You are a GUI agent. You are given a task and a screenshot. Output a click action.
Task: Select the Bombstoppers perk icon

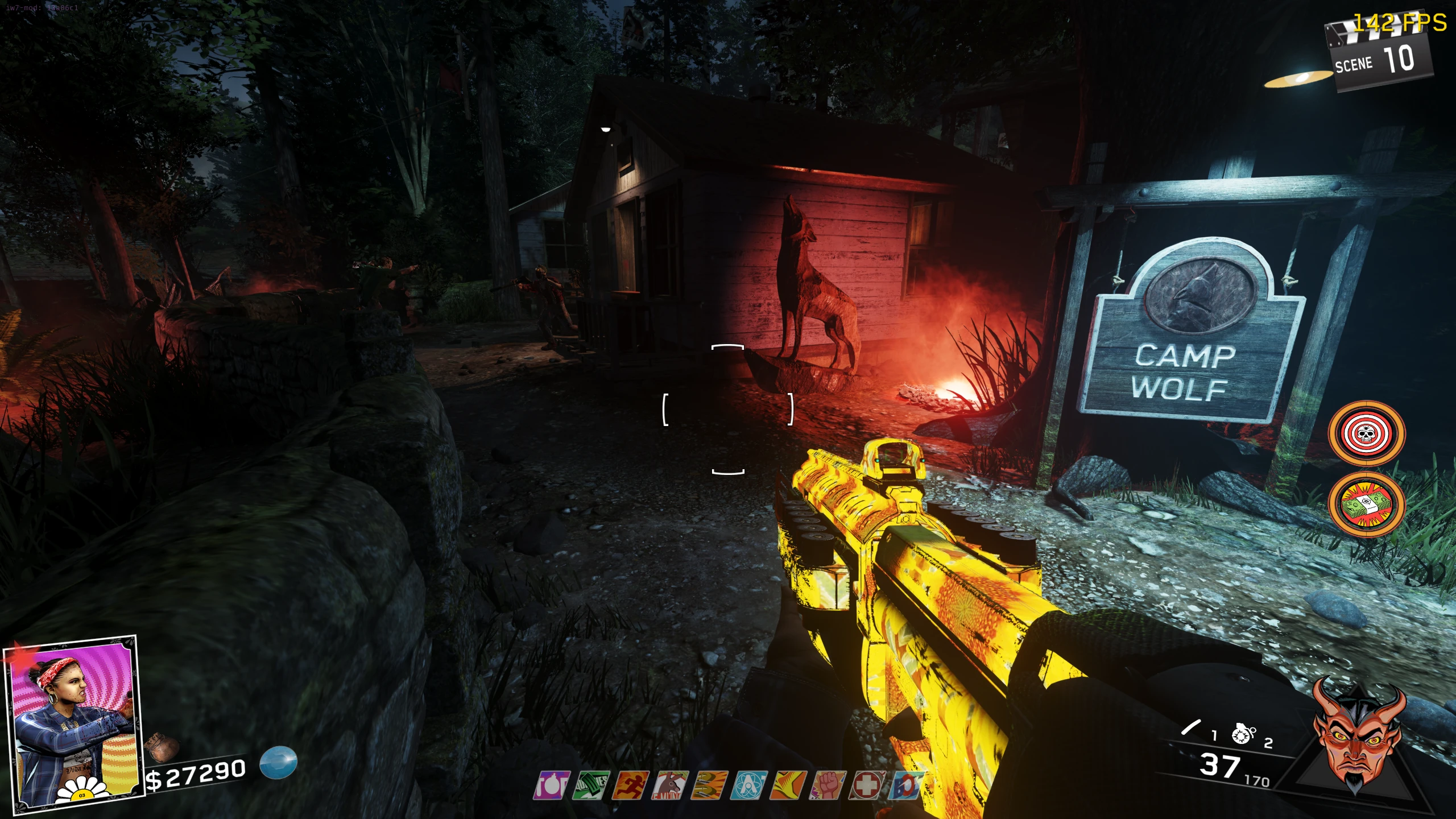click(x=552, y=785)
